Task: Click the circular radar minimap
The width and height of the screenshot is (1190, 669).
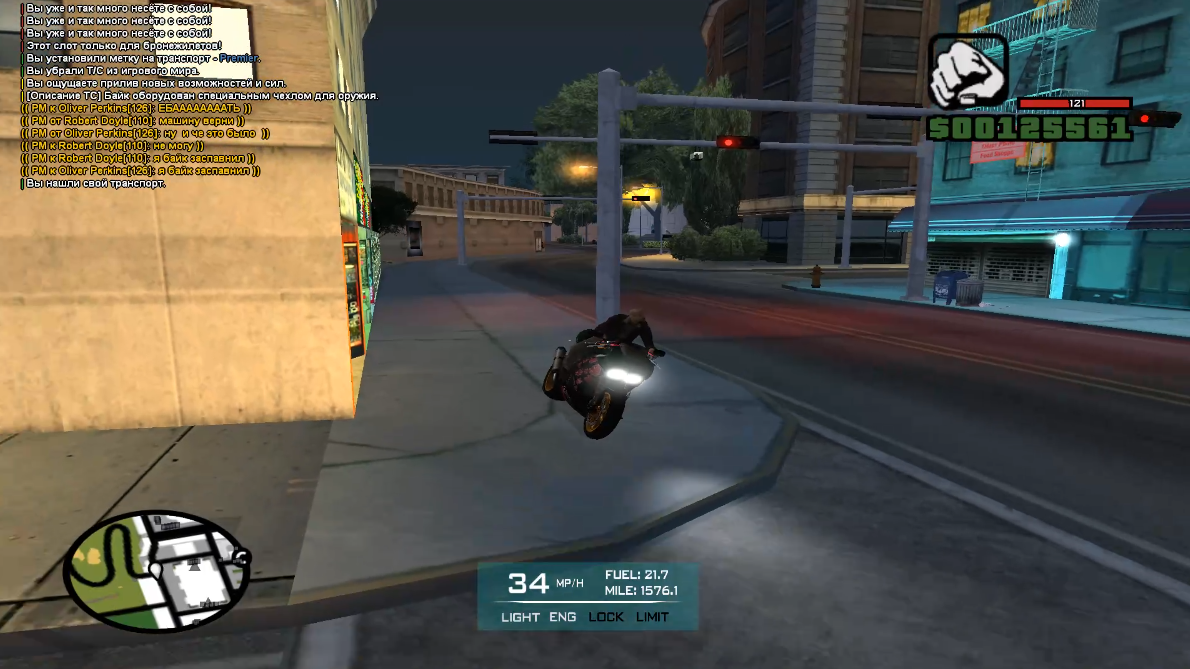Action: pos(156,571)
